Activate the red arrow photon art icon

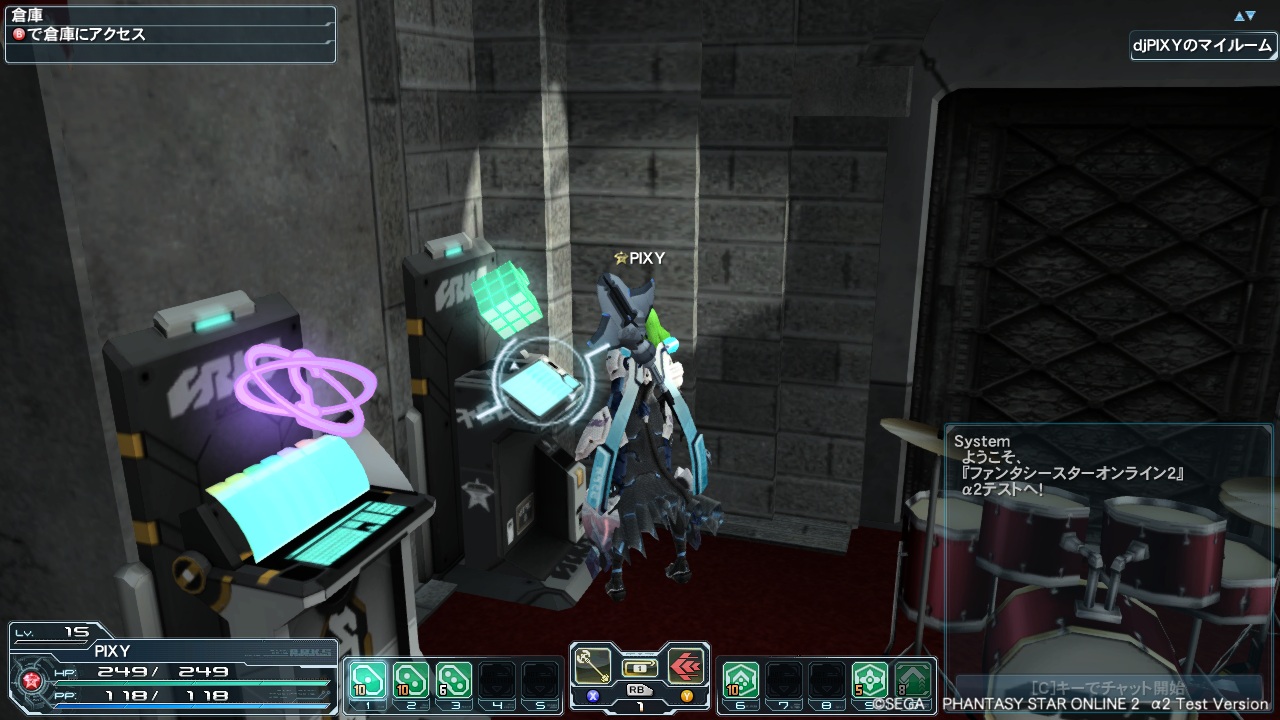click(x=685, y=665)
